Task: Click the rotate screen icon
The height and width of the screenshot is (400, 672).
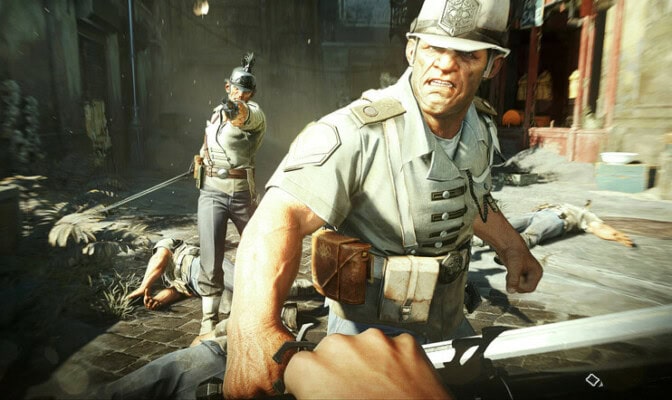Action: tap(594, 380)
